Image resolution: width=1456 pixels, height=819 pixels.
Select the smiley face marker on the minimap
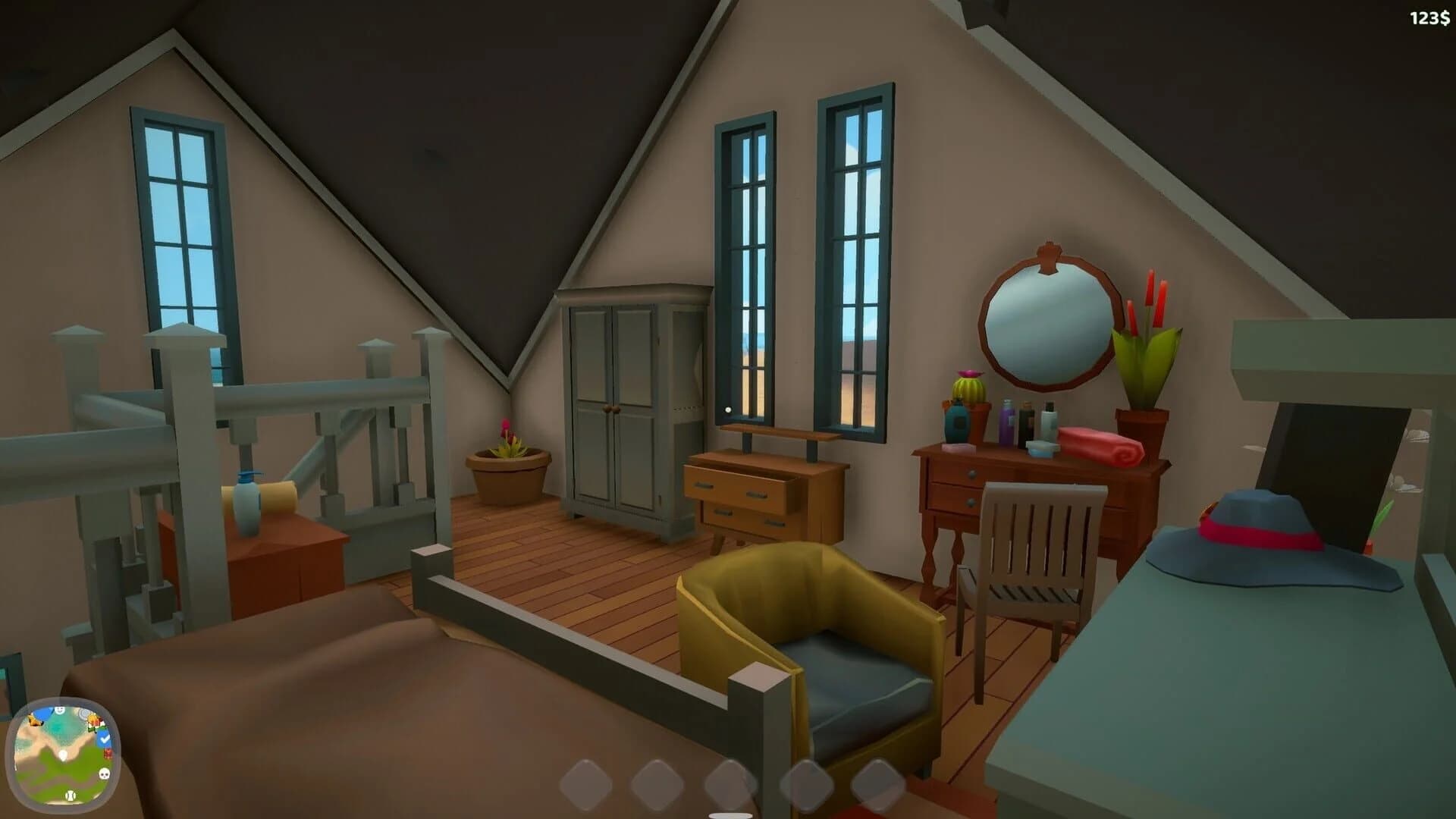[x=60, y=710]
